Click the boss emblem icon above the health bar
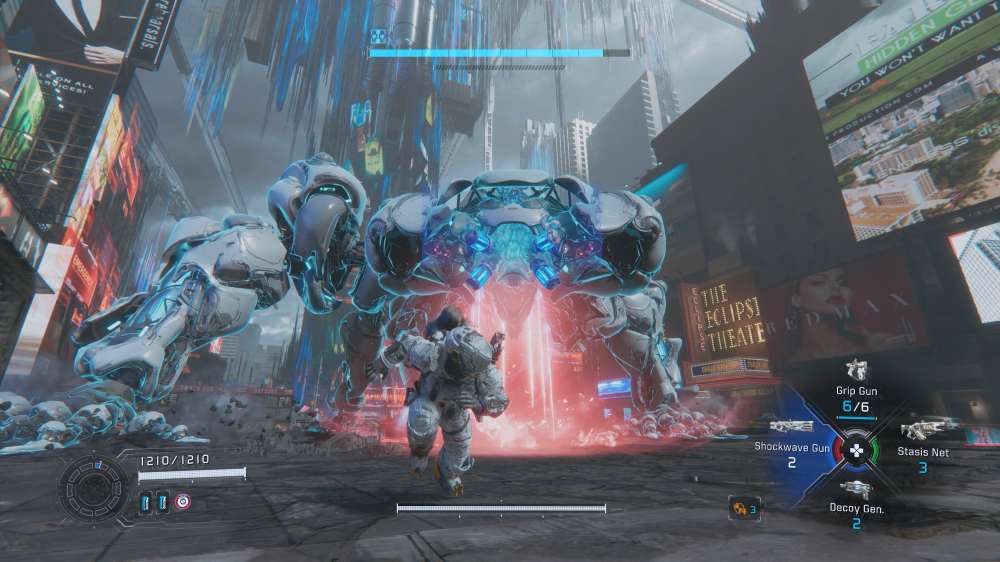1000x562 pixels. [x=380, y=37]
